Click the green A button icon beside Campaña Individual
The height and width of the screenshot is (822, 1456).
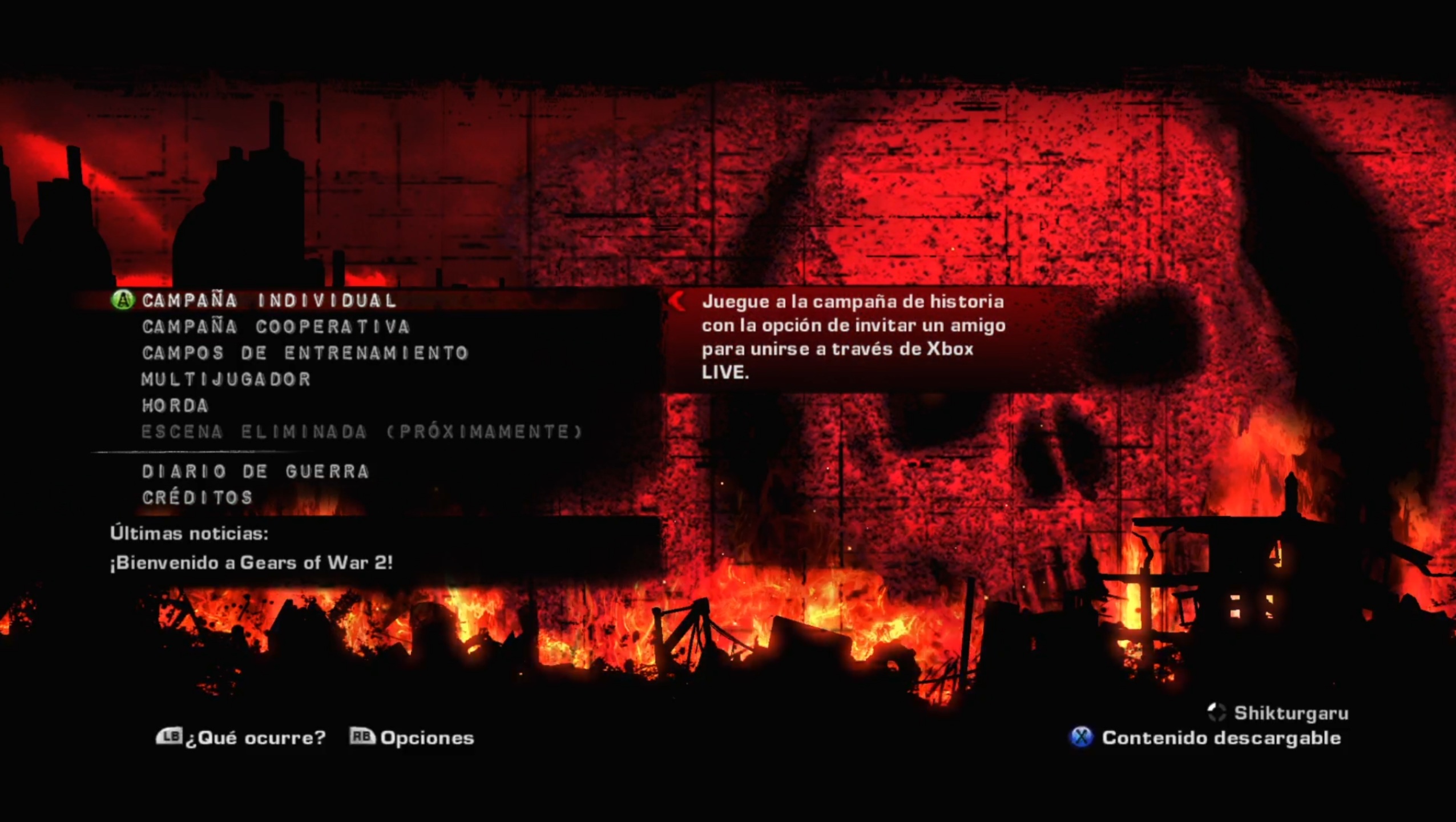[122, 300]
